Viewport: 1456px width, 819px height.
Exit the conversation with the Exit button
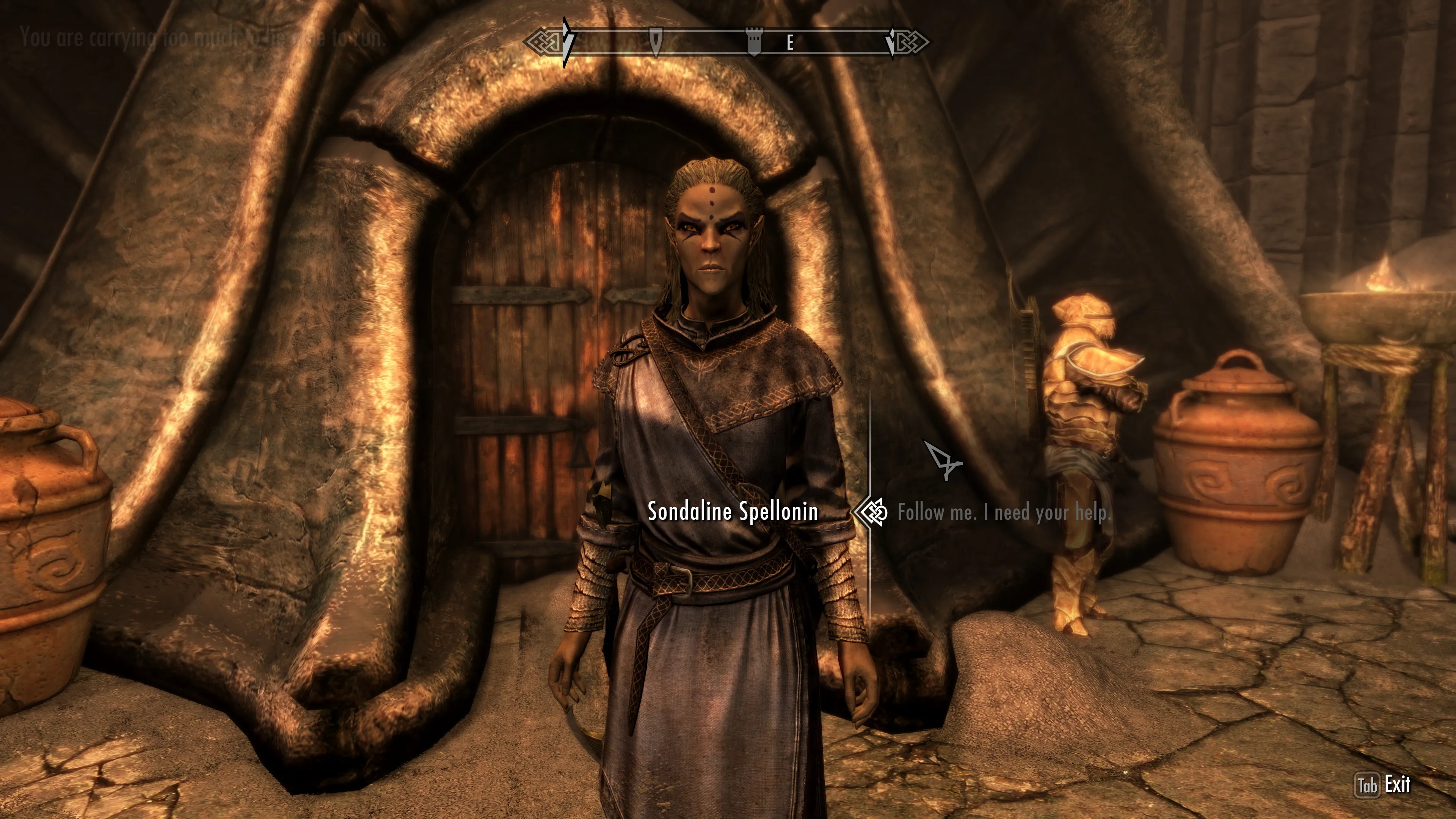1384,784
